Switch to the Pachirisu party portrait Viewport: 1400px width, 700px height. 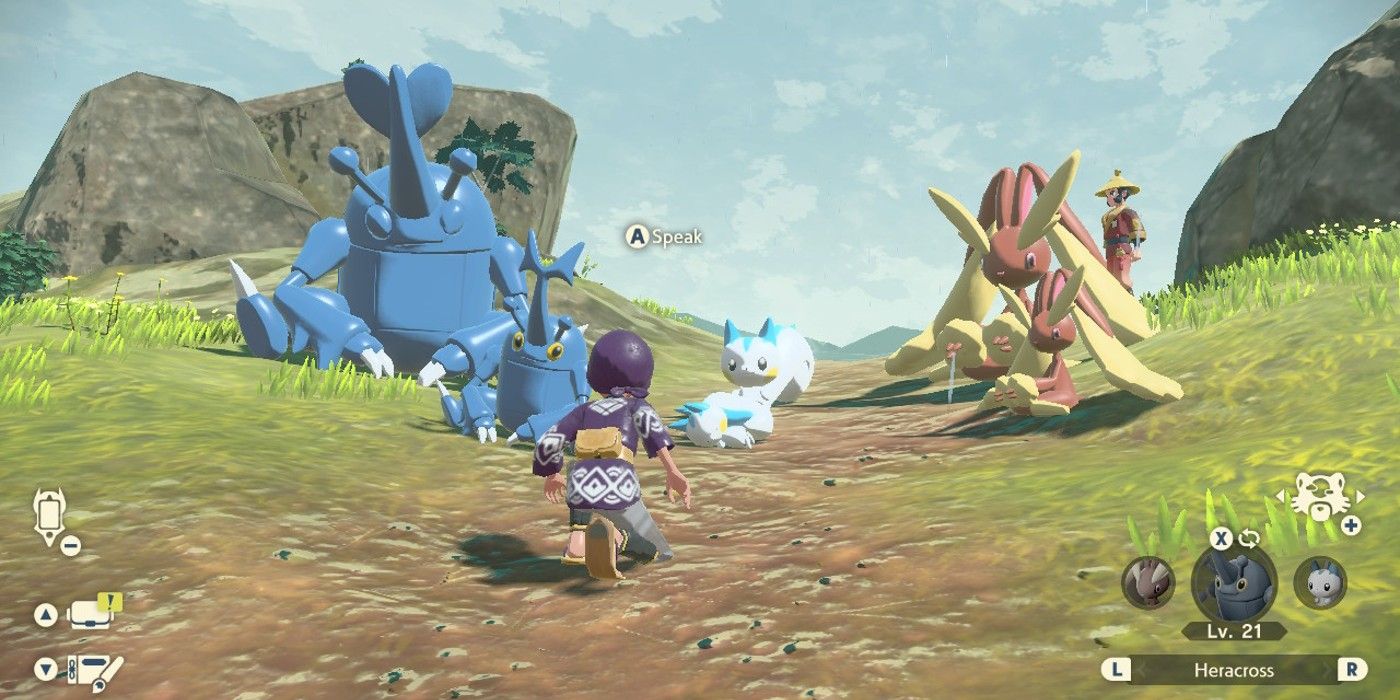pyautogui.click(x=1320, y=582)
